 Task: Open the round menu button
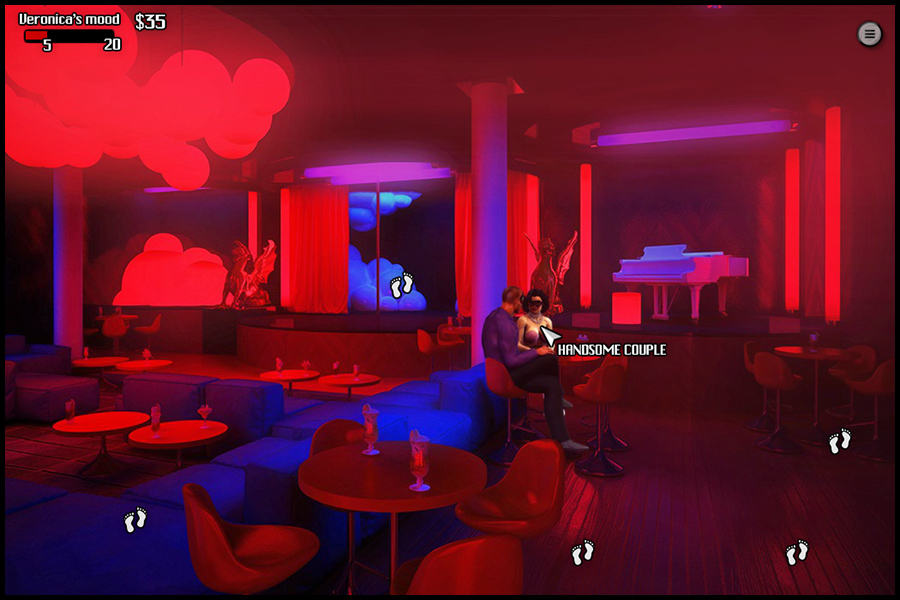tap(870, 34)
